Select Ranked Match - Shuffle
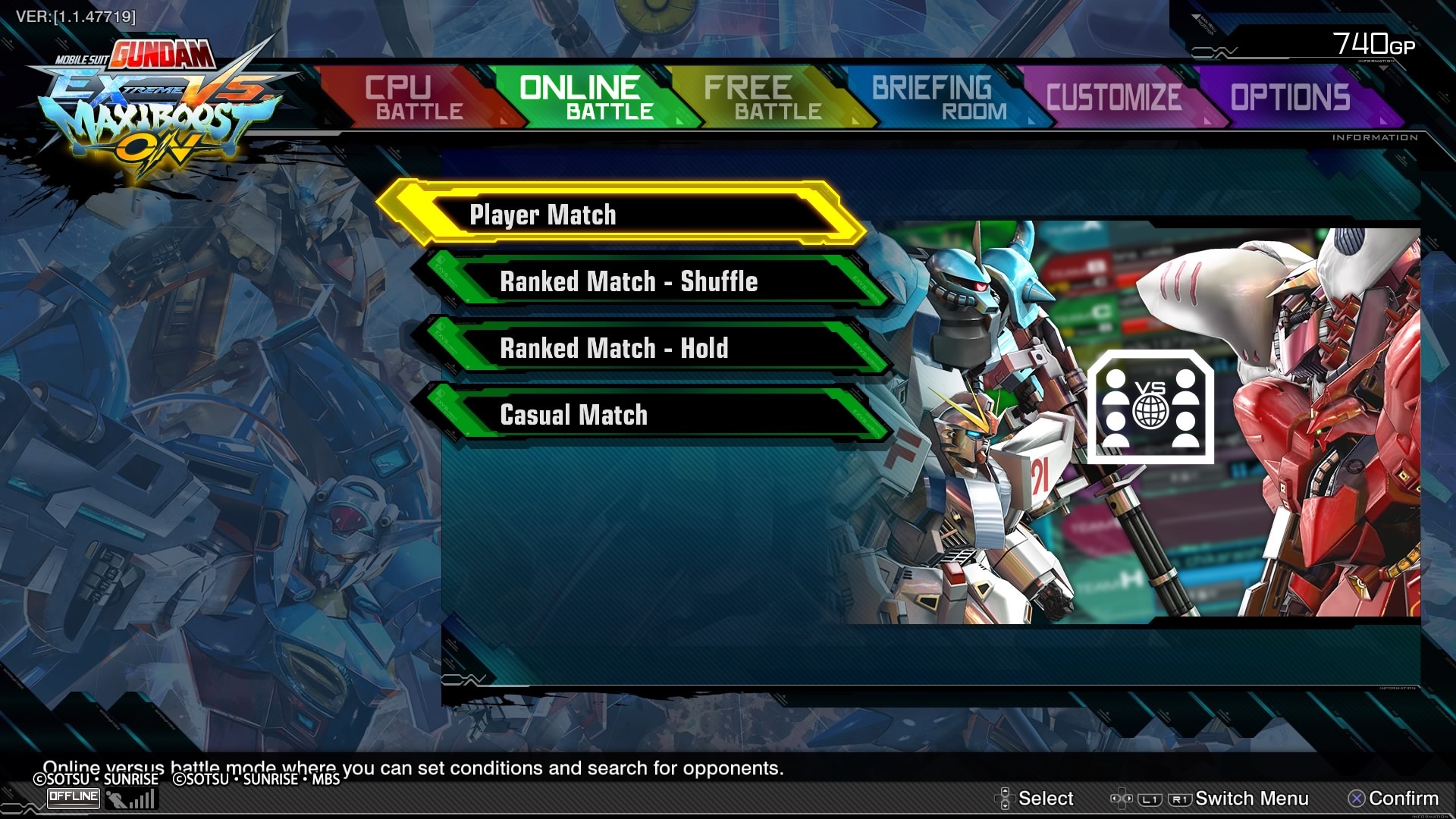The image size is (1456, 819). click(651, 281)
